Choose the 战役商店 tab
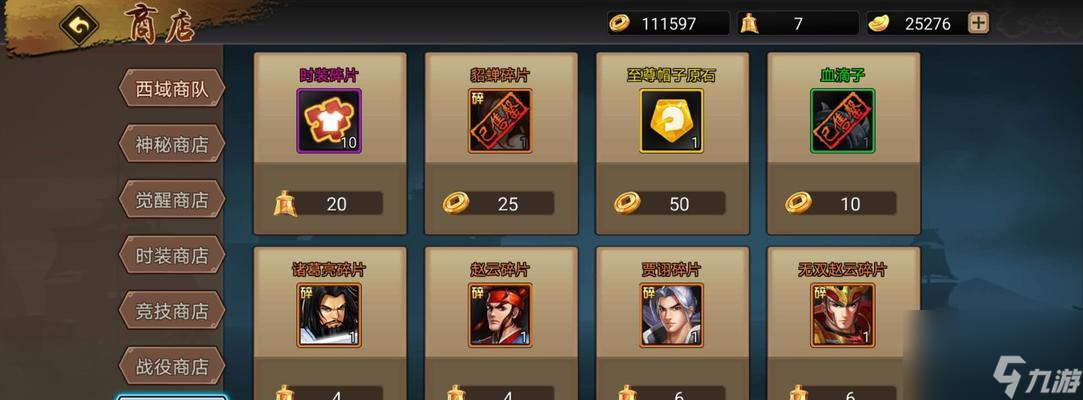1083x400 pixels. click(172, 366)
